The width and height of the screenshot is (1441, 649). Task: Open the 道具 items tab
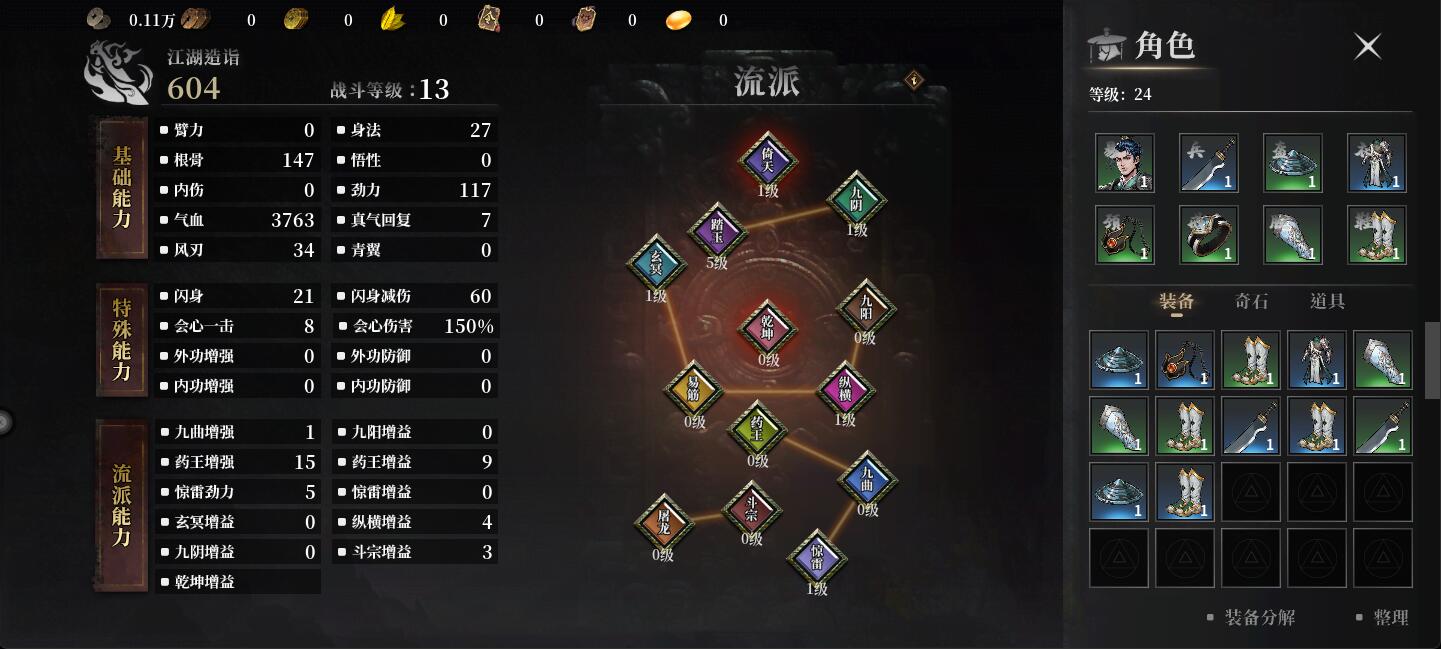1327,301
